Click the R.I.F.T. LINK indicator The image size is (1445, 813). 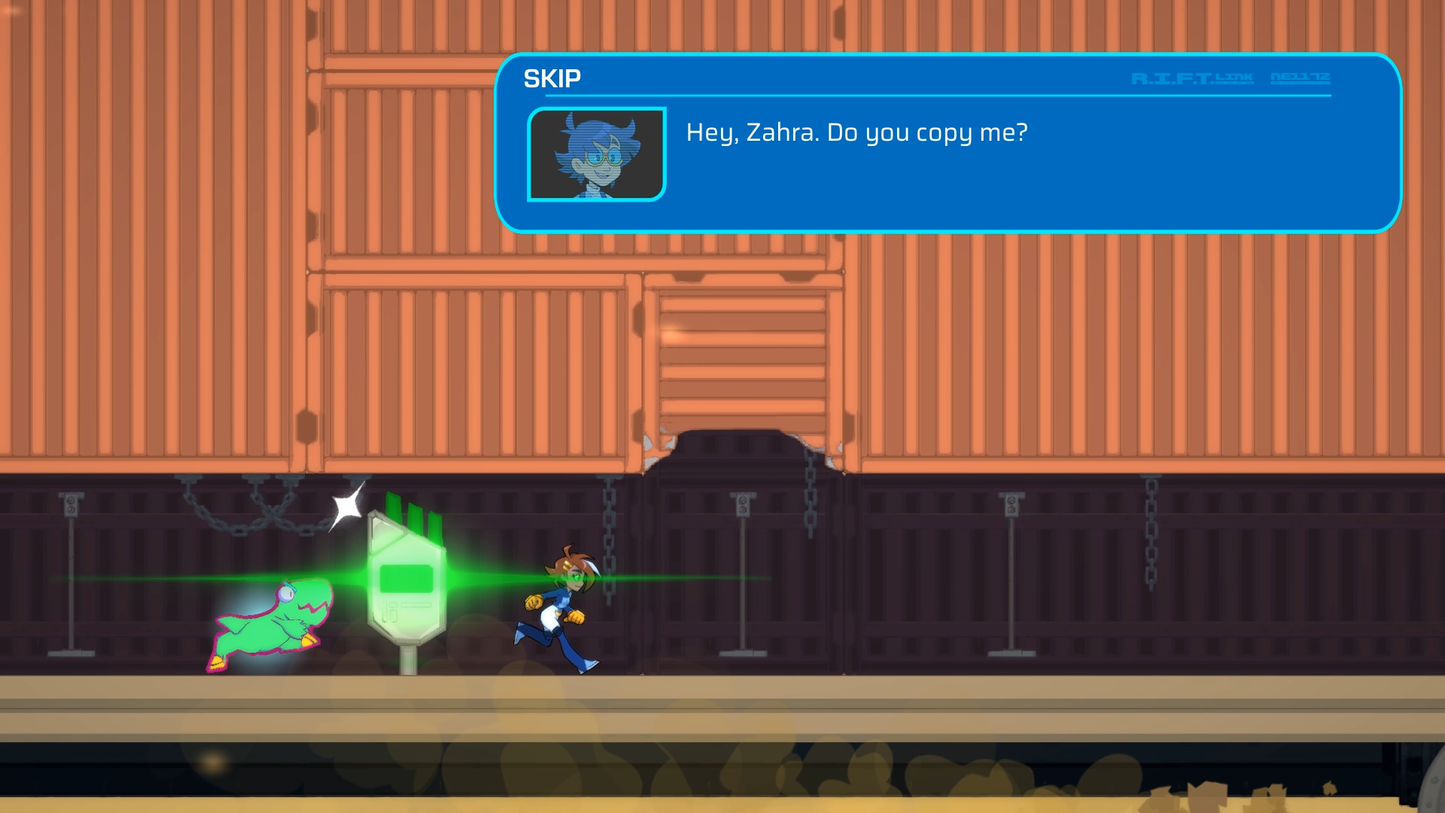1193,78
